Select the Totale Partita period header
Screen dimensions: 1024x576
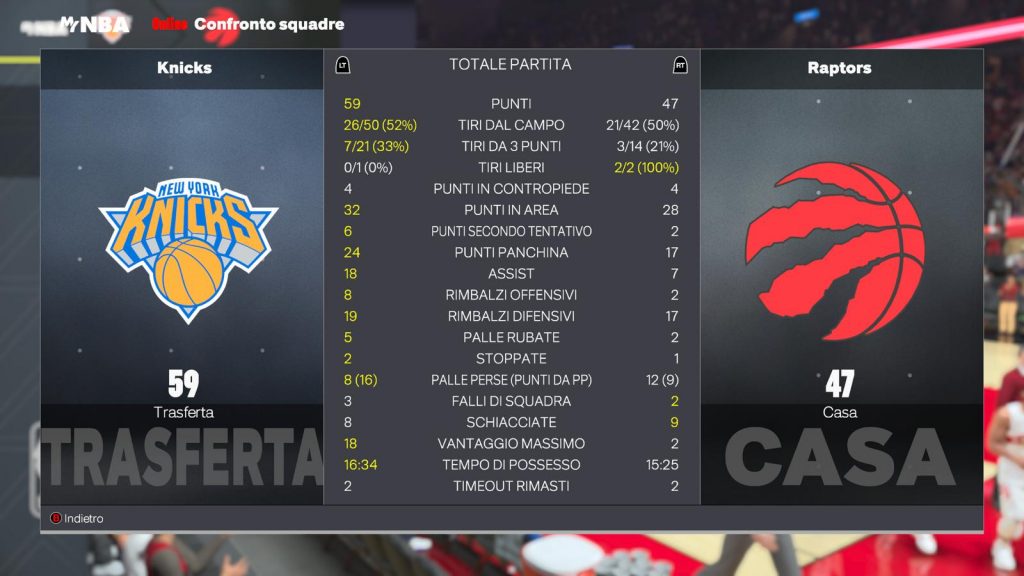(510, 65)
